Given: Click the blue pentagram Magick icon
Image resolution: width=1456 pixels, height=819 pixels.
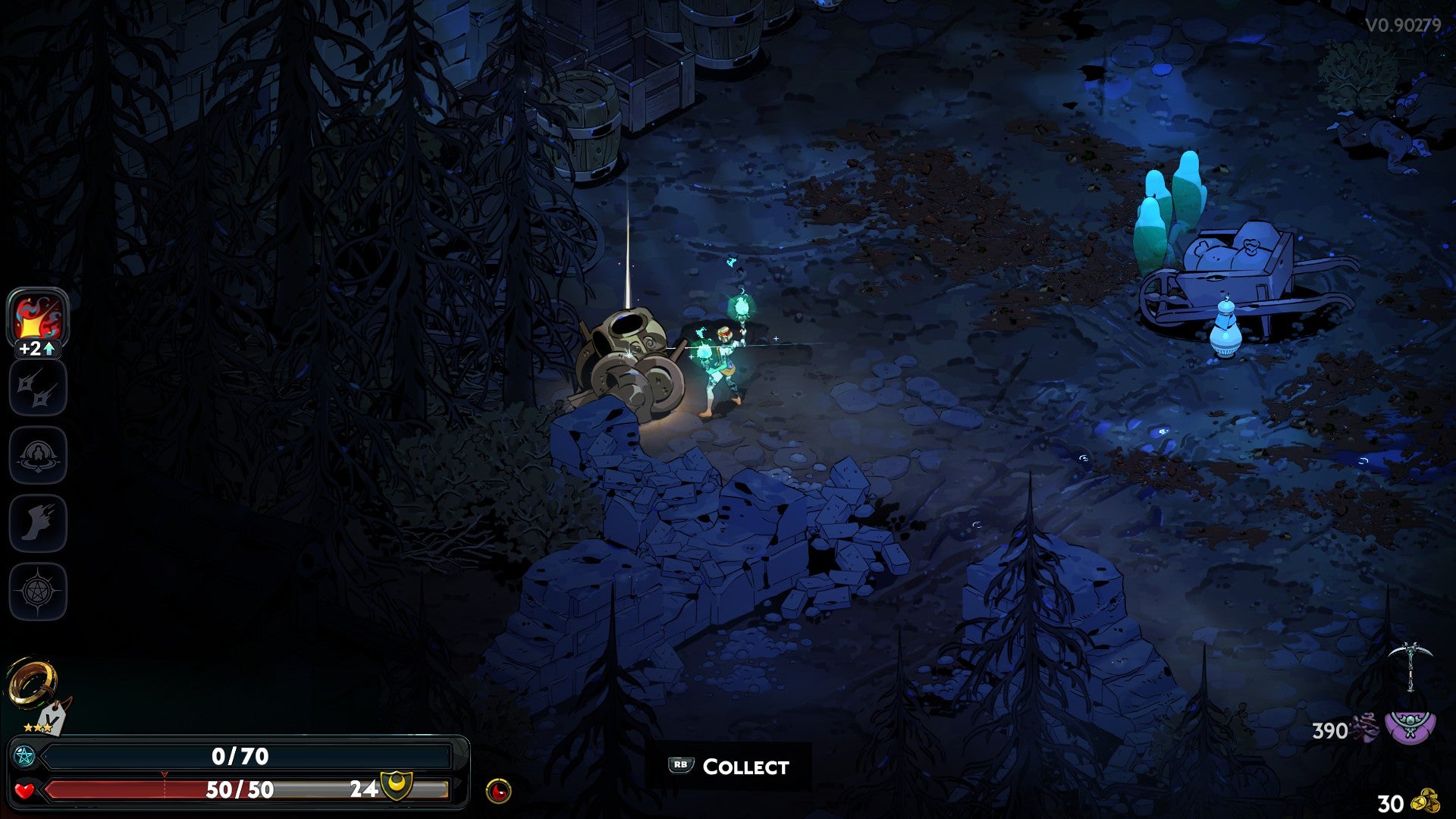Looking at the screenshot, I should (x=24, y=756).
